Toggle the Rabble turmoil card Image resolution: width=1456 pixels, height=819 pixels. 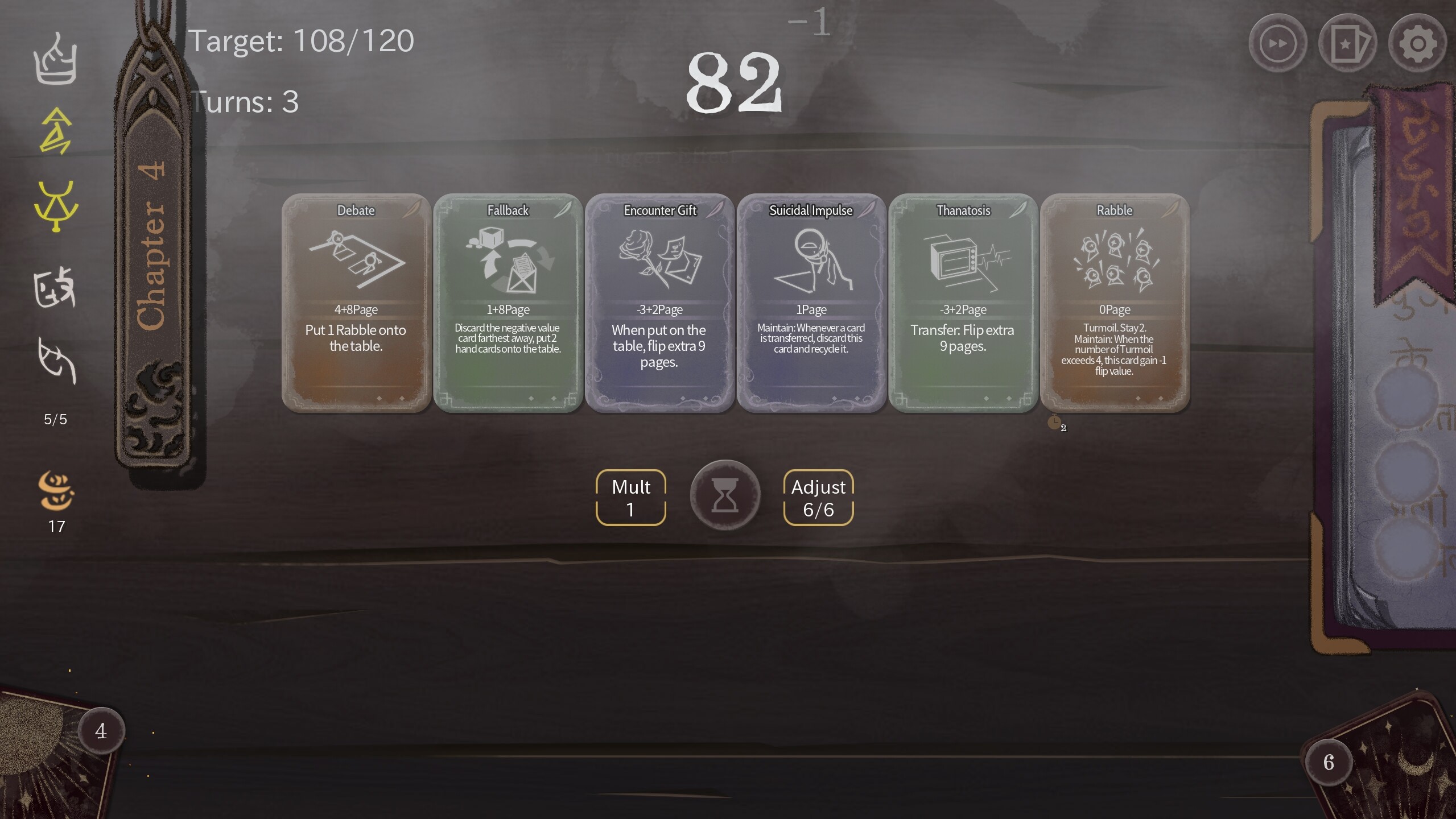tap(1114, 307)
